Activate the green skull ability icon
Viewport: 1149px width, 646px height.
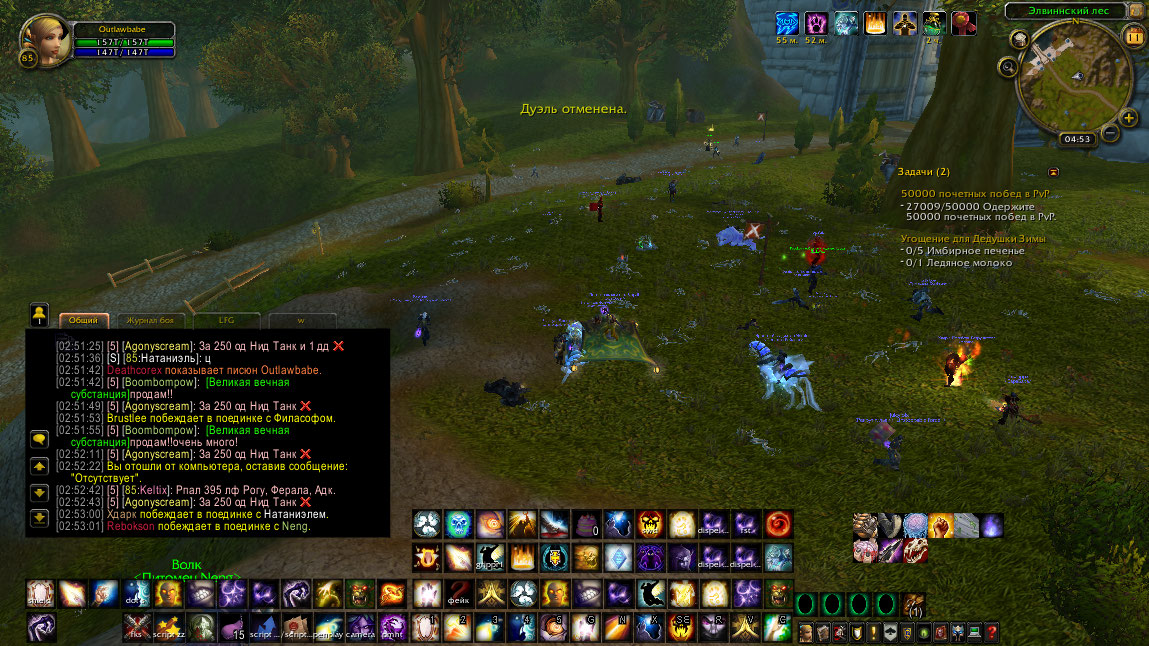pyautogui.click(x=457, y=523)
